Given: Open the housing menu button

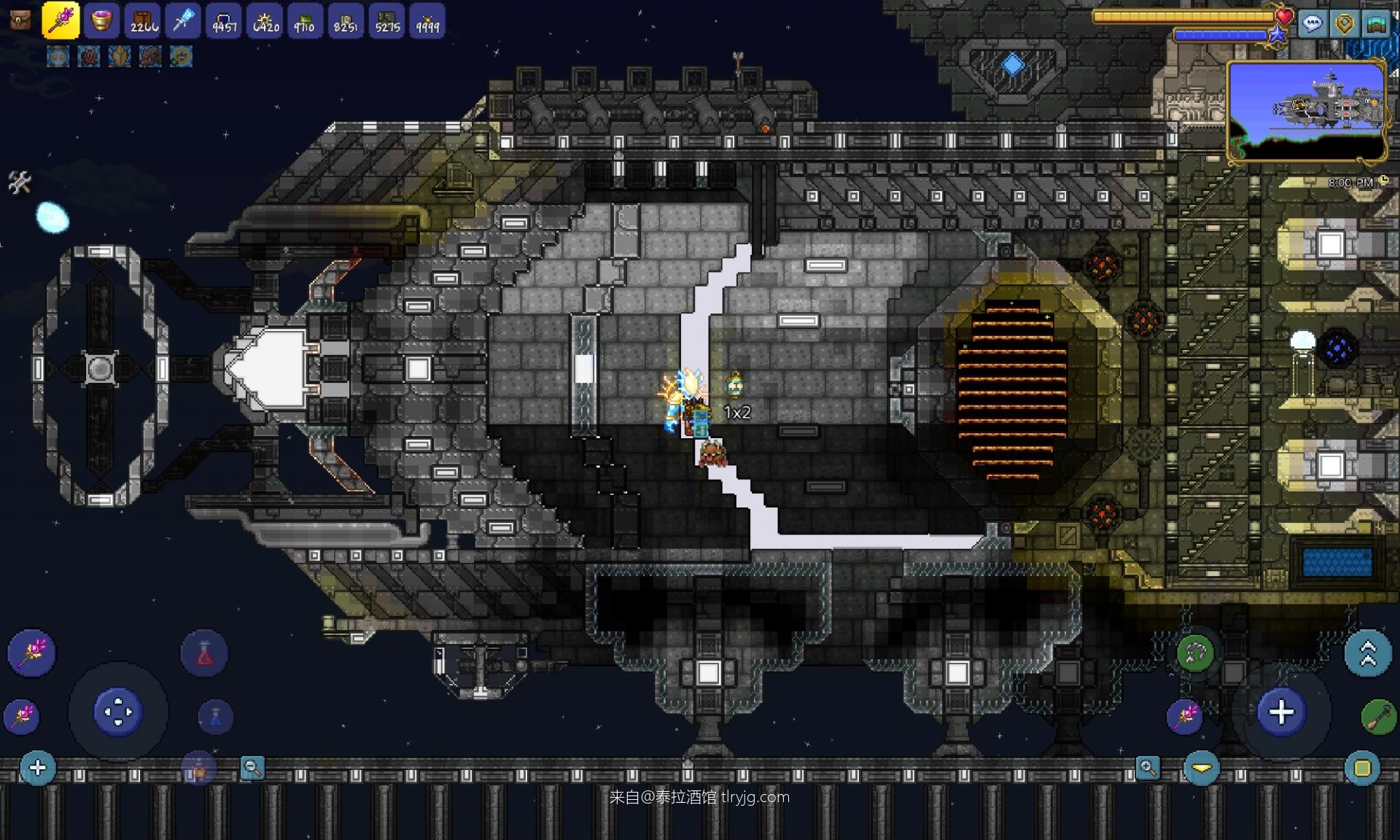Looking at the screenshot, I should 1375,24.
